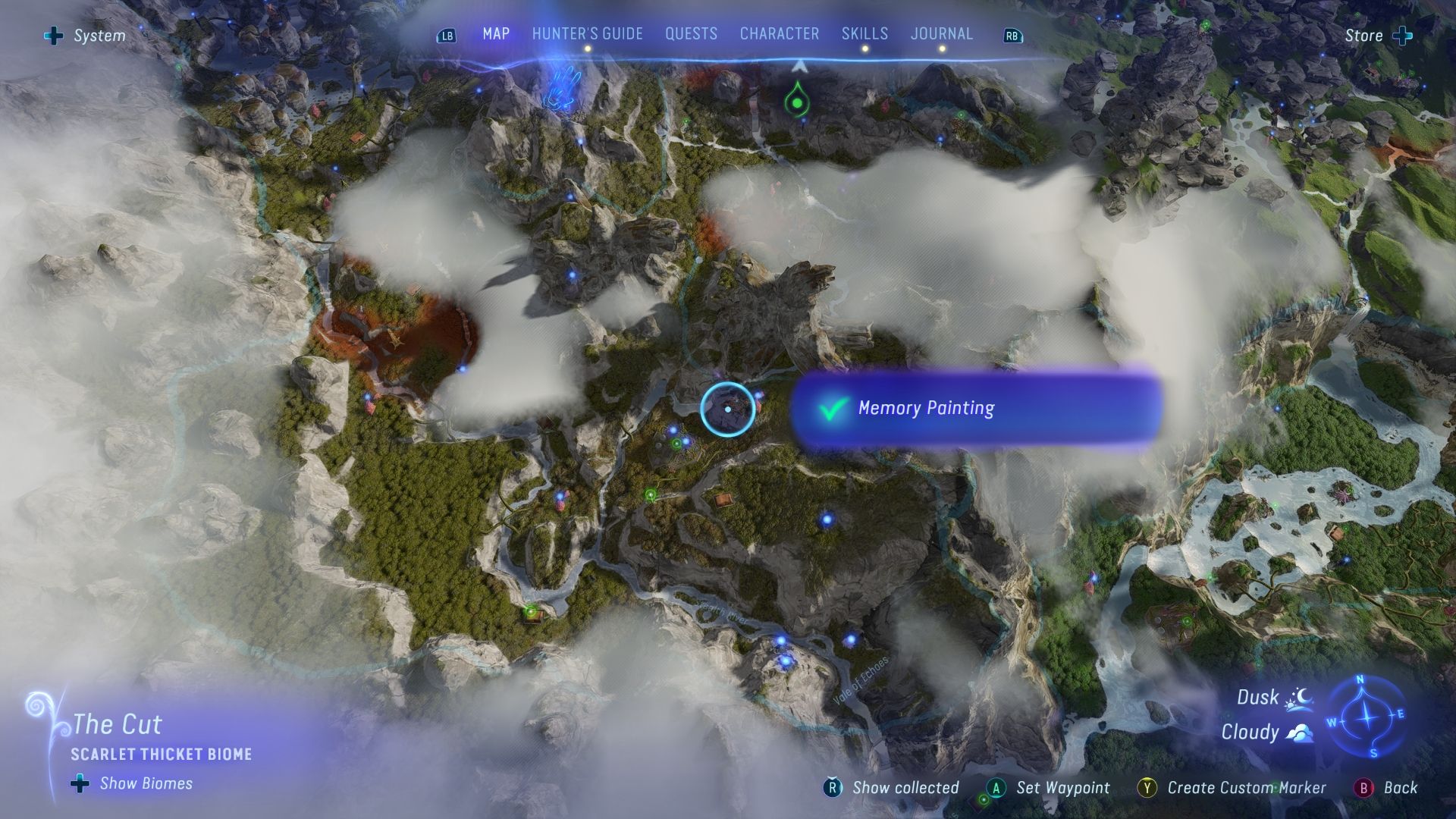
Task: Open the Store from the top right
Action: tap(1365, 35)
